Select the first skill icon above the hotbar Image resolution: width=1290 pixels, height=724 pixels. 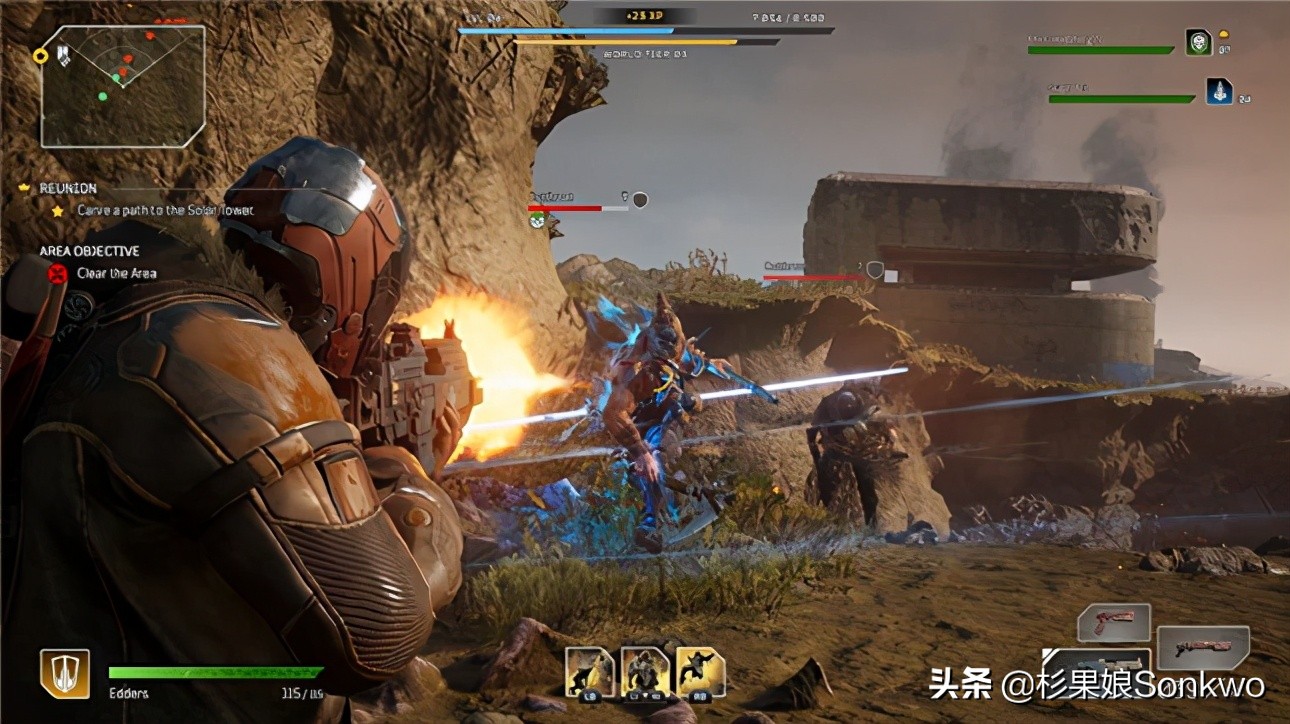[589, 668]
